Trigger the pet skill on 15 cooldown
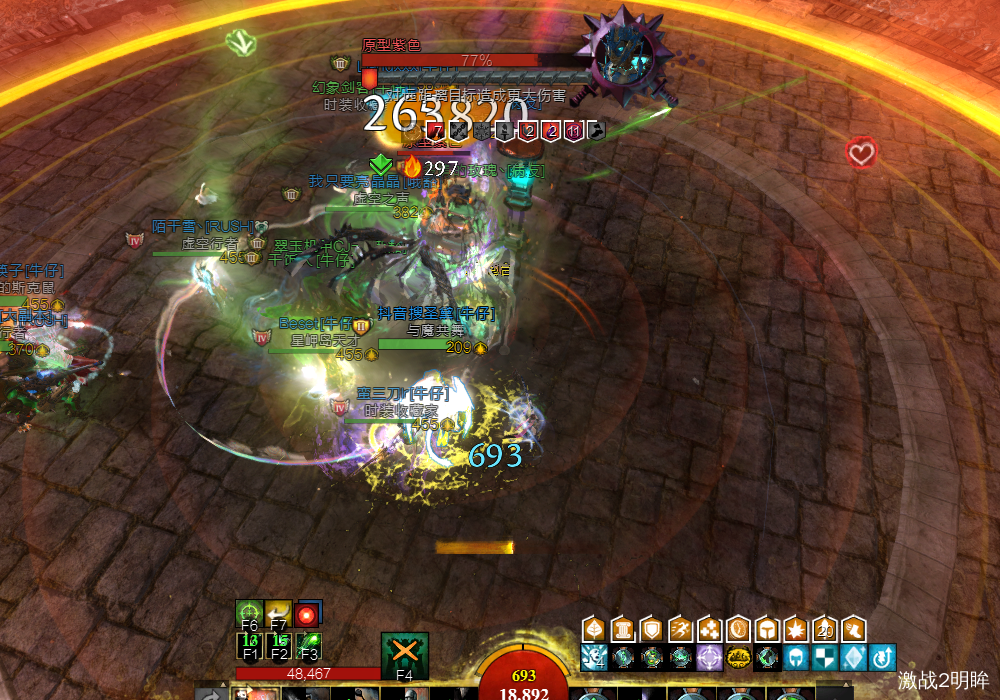 (x=279, y=645)
